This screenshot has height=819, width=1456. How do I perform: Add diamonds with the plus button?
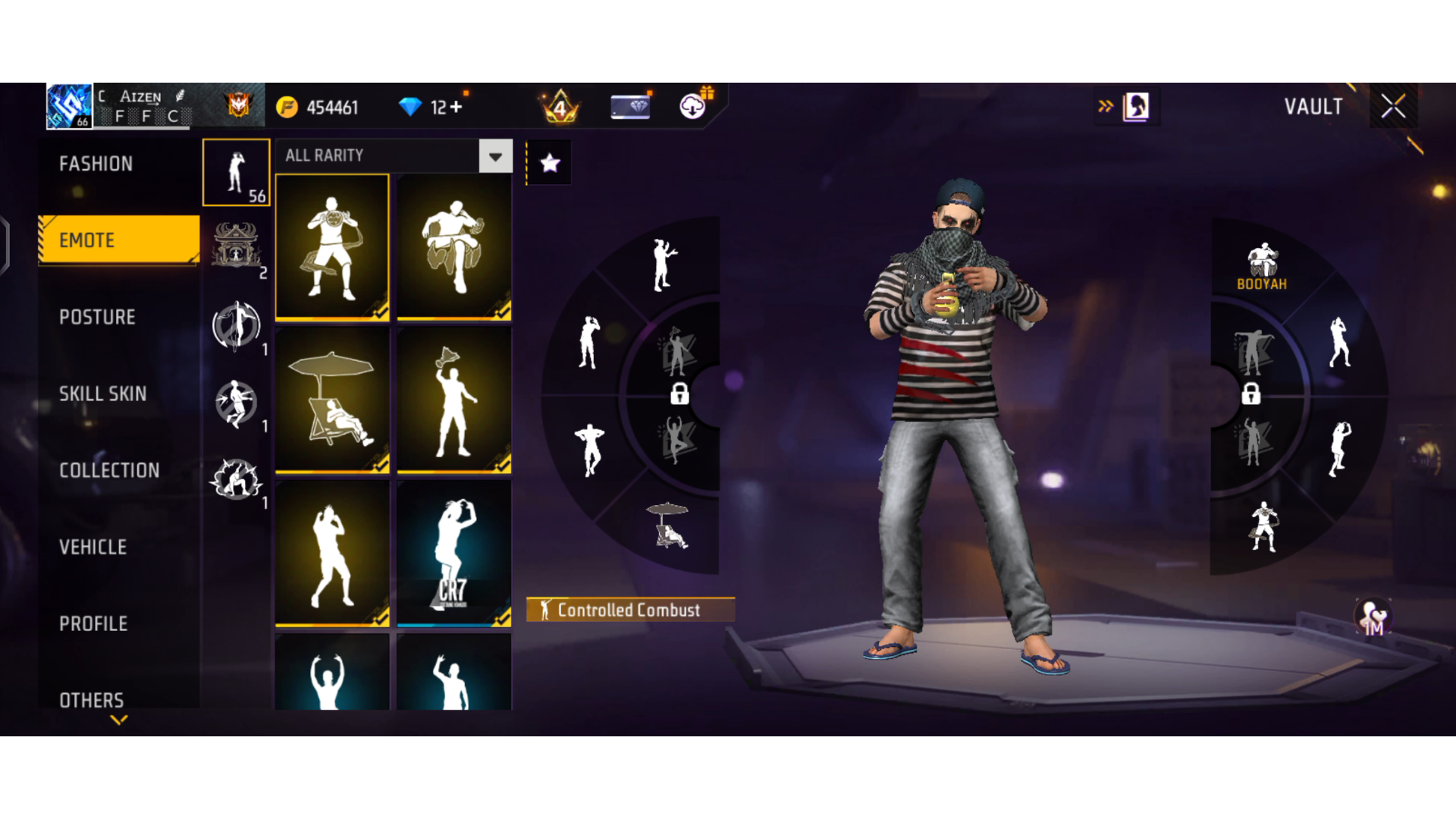tap(456, 108)
